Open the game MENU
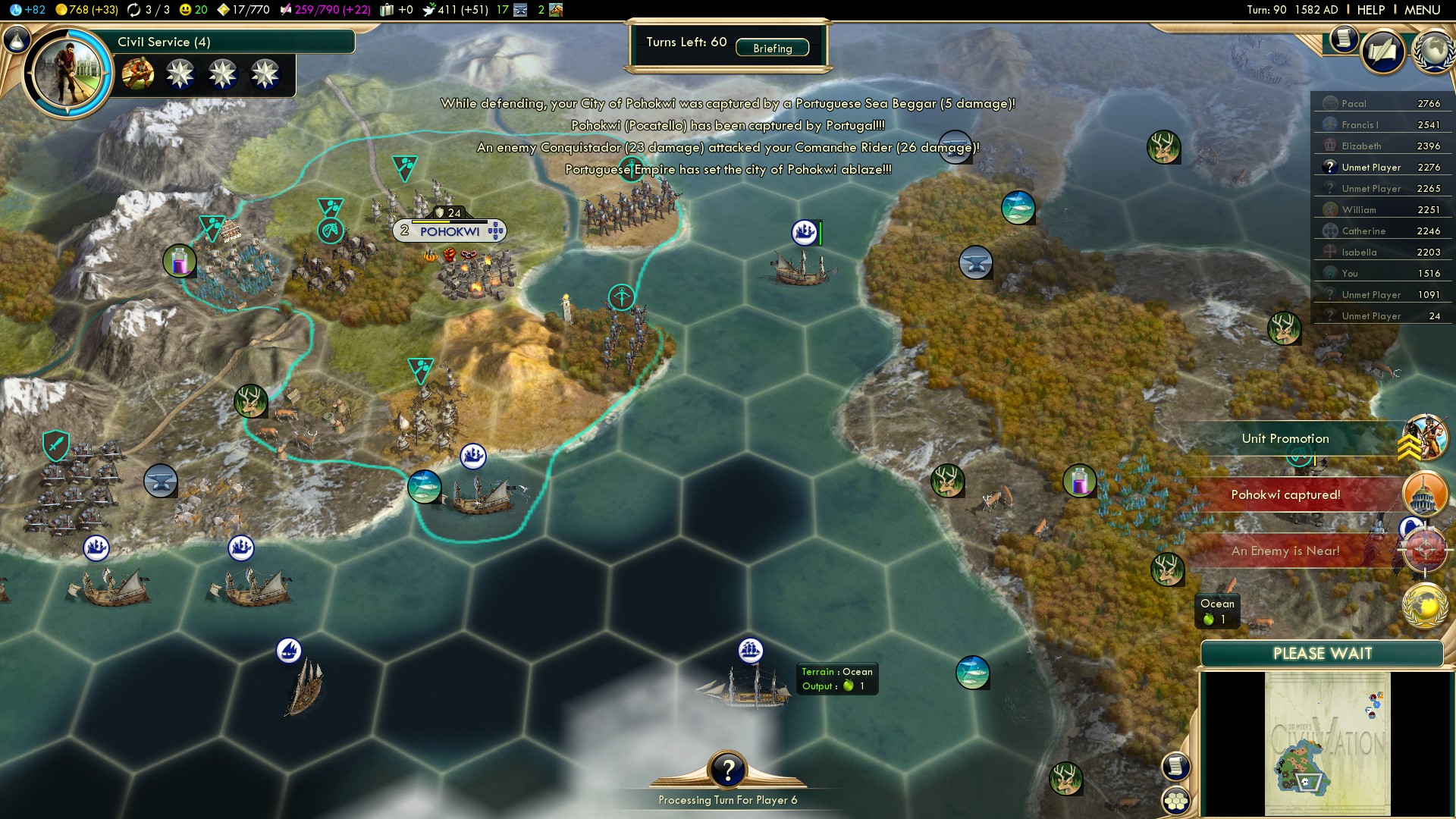The width and height of the screenshot is (1456, 819). [x=1422, y=10]
